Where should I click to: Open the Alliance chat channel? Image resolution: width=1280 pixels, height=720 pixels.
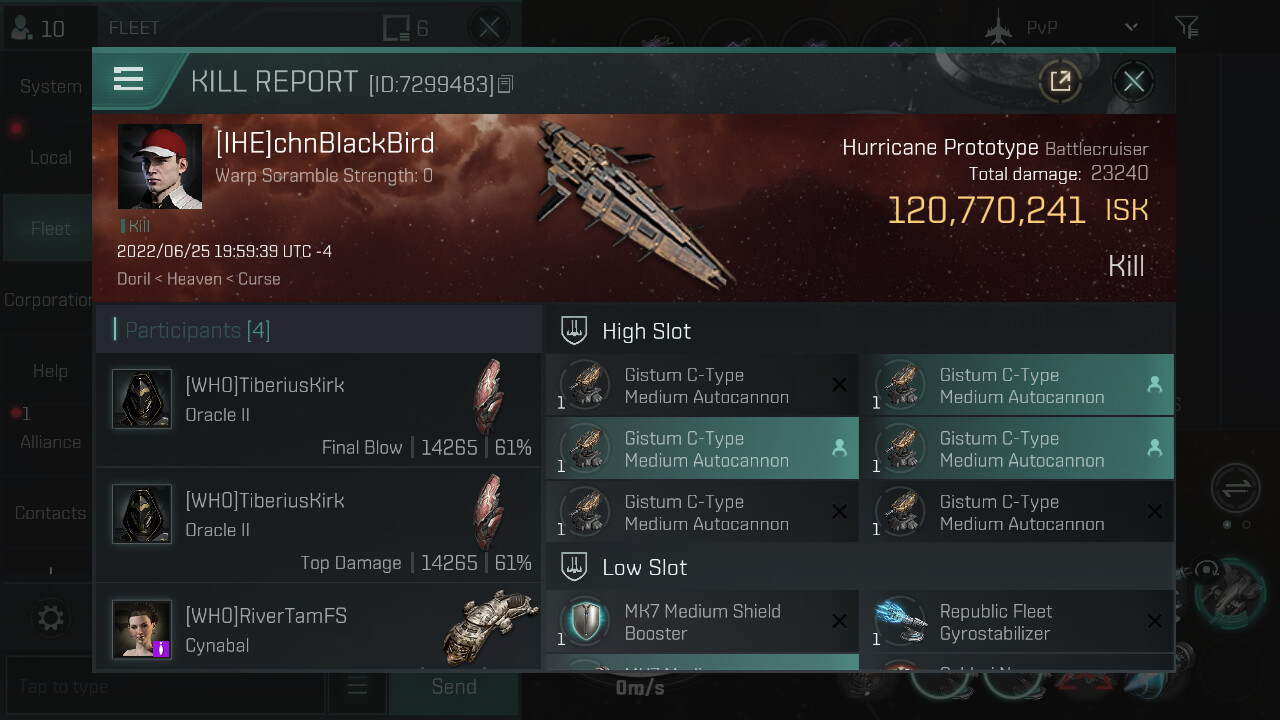click(50, 442)
